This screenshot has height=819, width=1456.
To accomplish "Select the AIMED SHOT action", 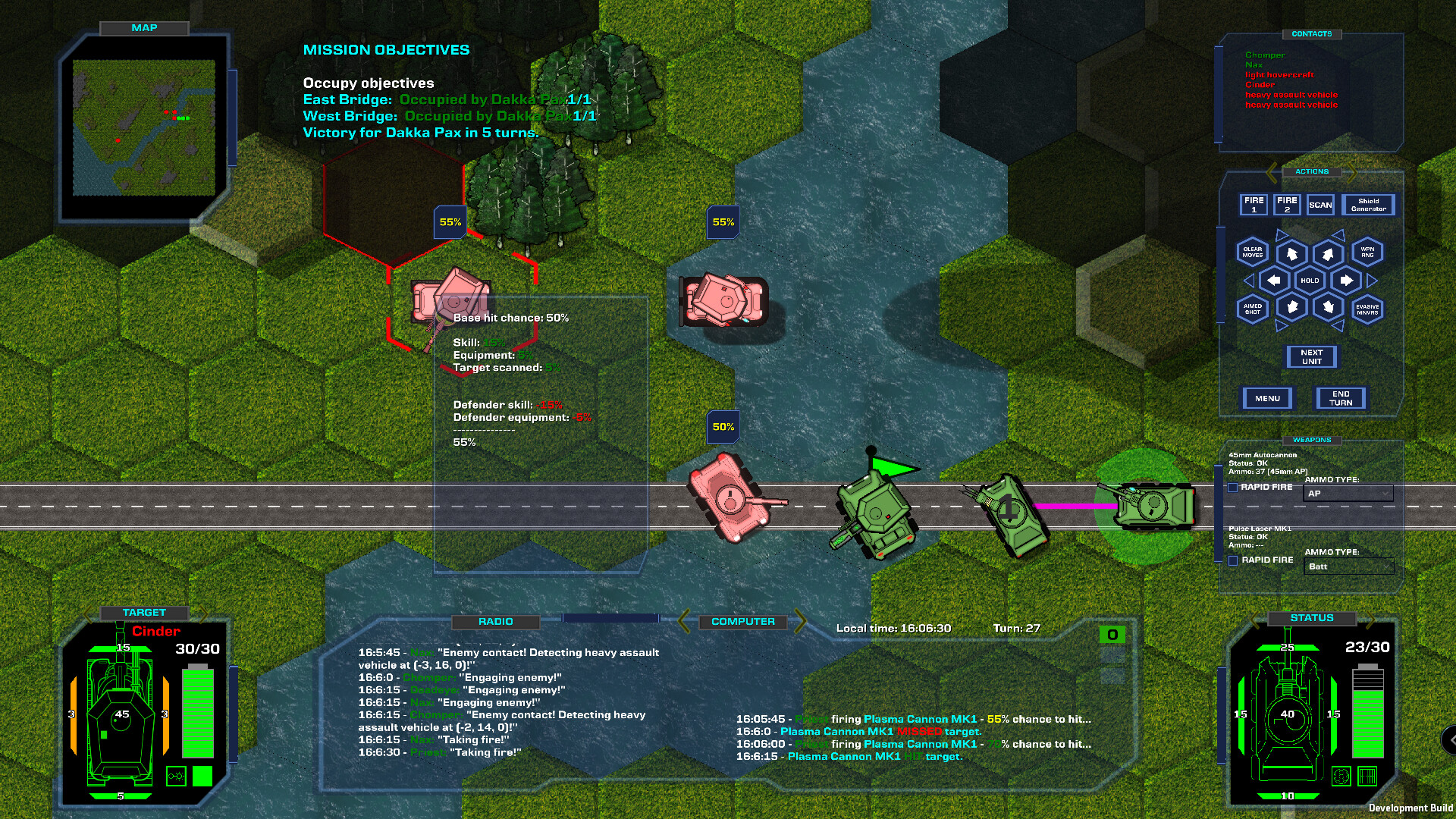I will (x=1252, y=309).
